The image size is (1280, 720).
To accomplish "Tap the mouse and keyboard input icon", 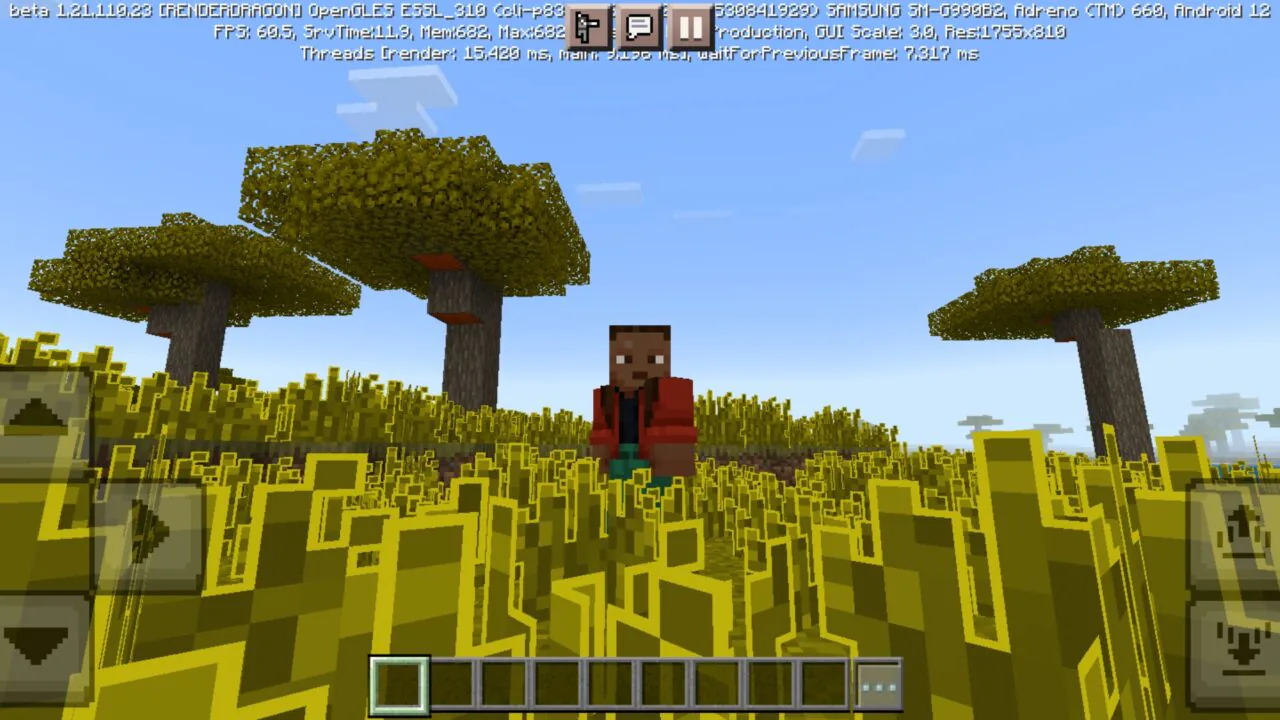I will point(588,27).
